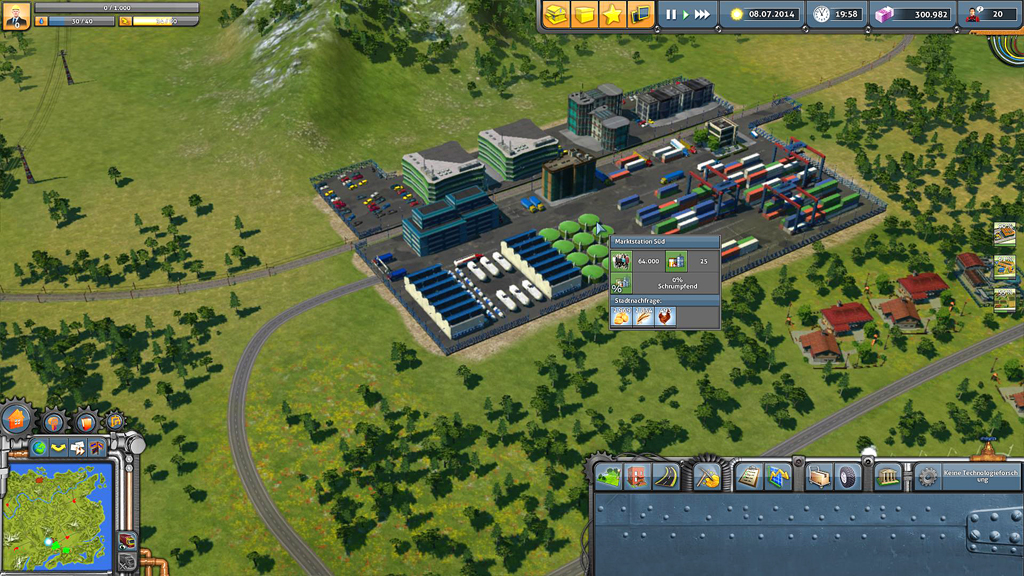The image size is (1024, 576).
Task: Toggle the red truck visibility filter
Action: [127, 540]
